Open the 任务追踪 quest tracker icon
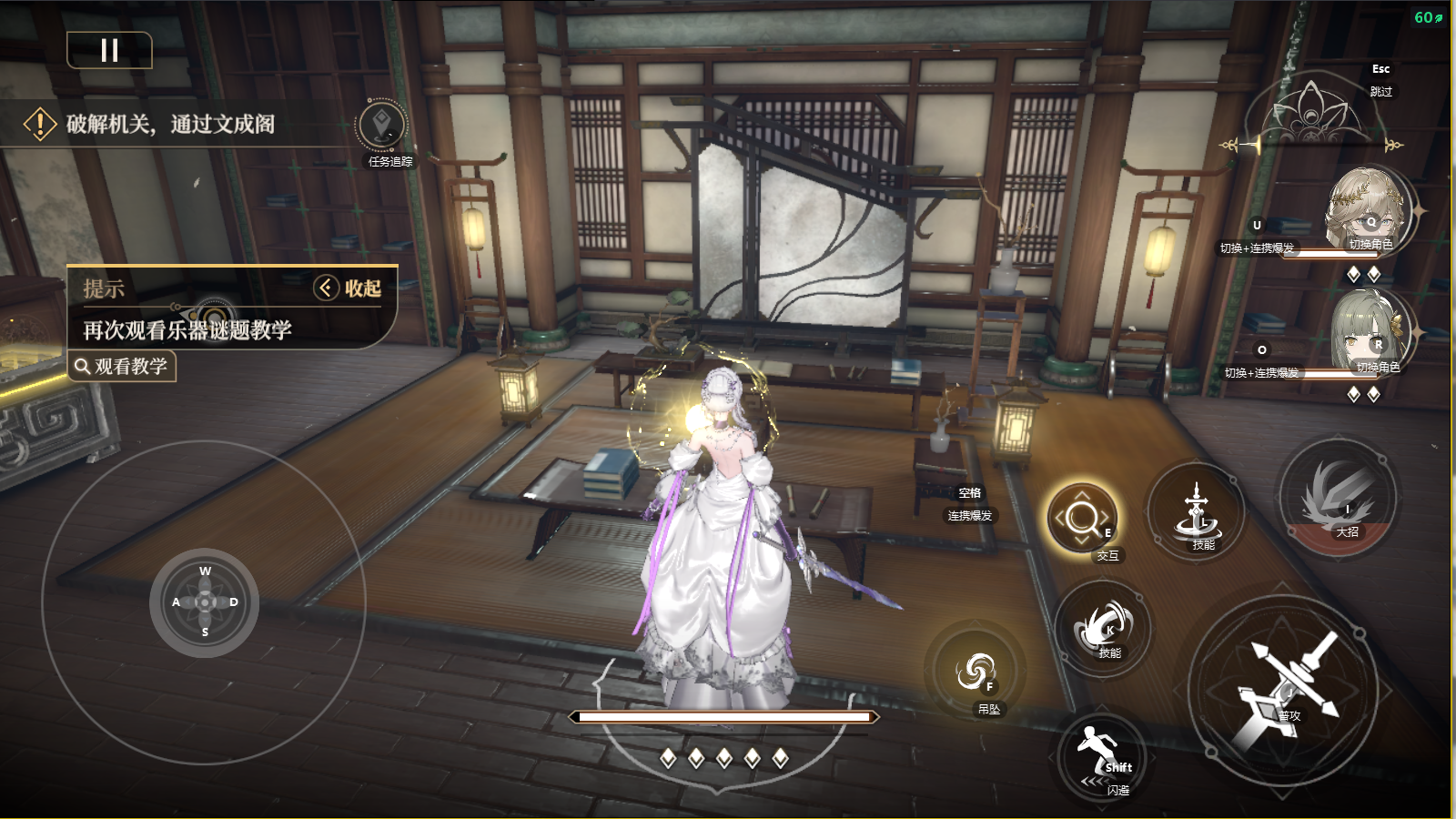This screenshot has width=1456, height=819. pyautogui.click(x=382, y=126)
